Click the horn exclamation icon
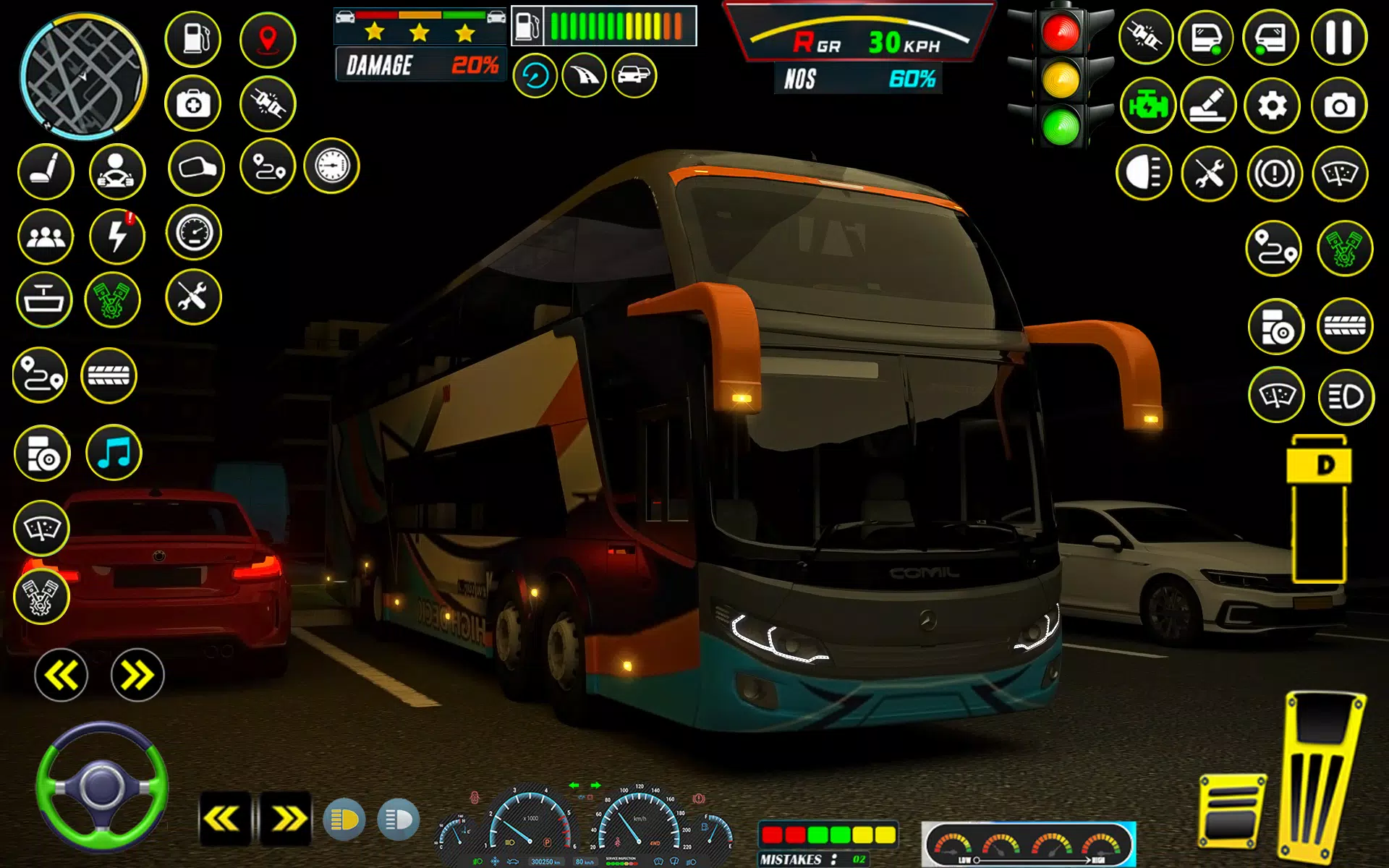 tap(1274, 174)
